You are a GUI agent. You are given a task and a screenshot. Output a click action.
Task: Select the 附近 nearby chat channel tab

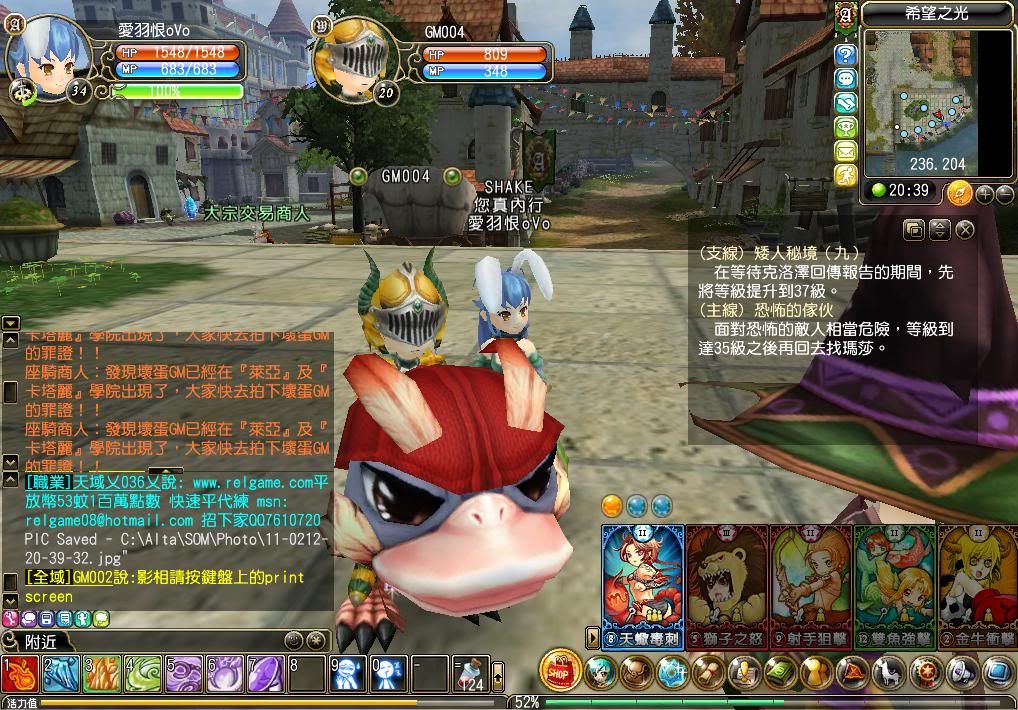tap(40, 642)
